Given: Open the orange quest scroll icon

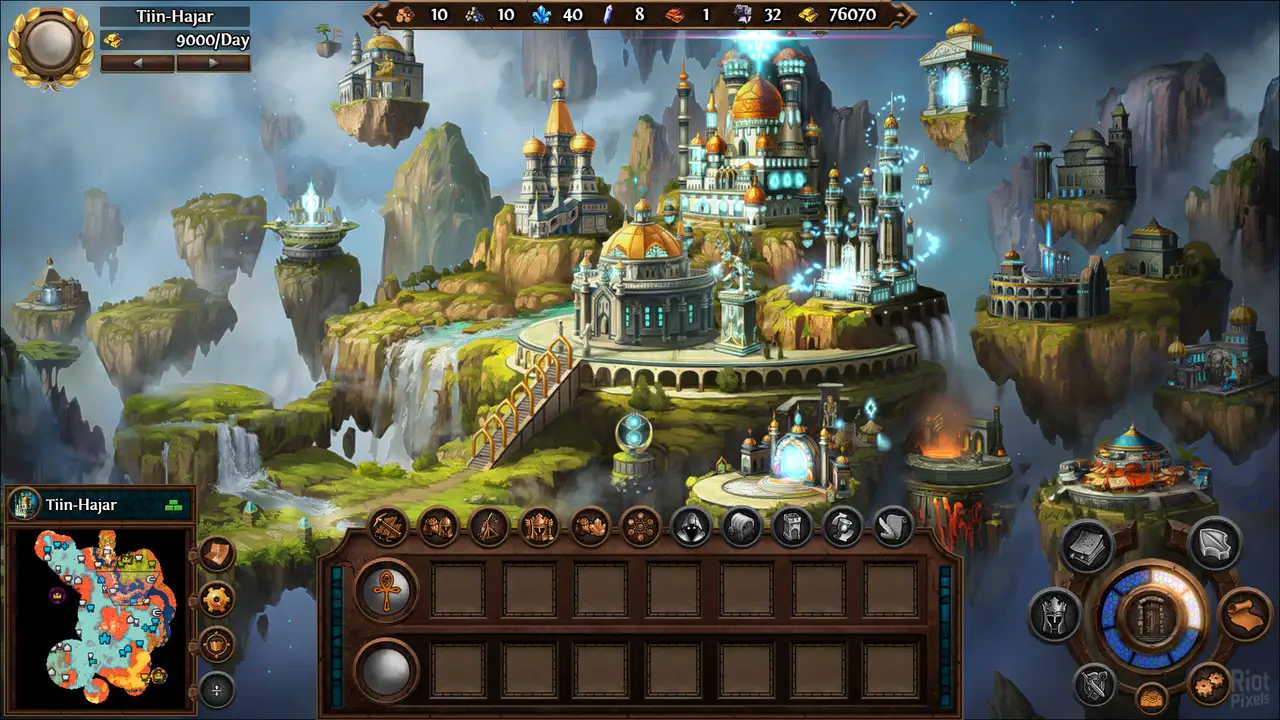Looking at the screenshot, I should pyautogui.click(x=1244, y=614).
